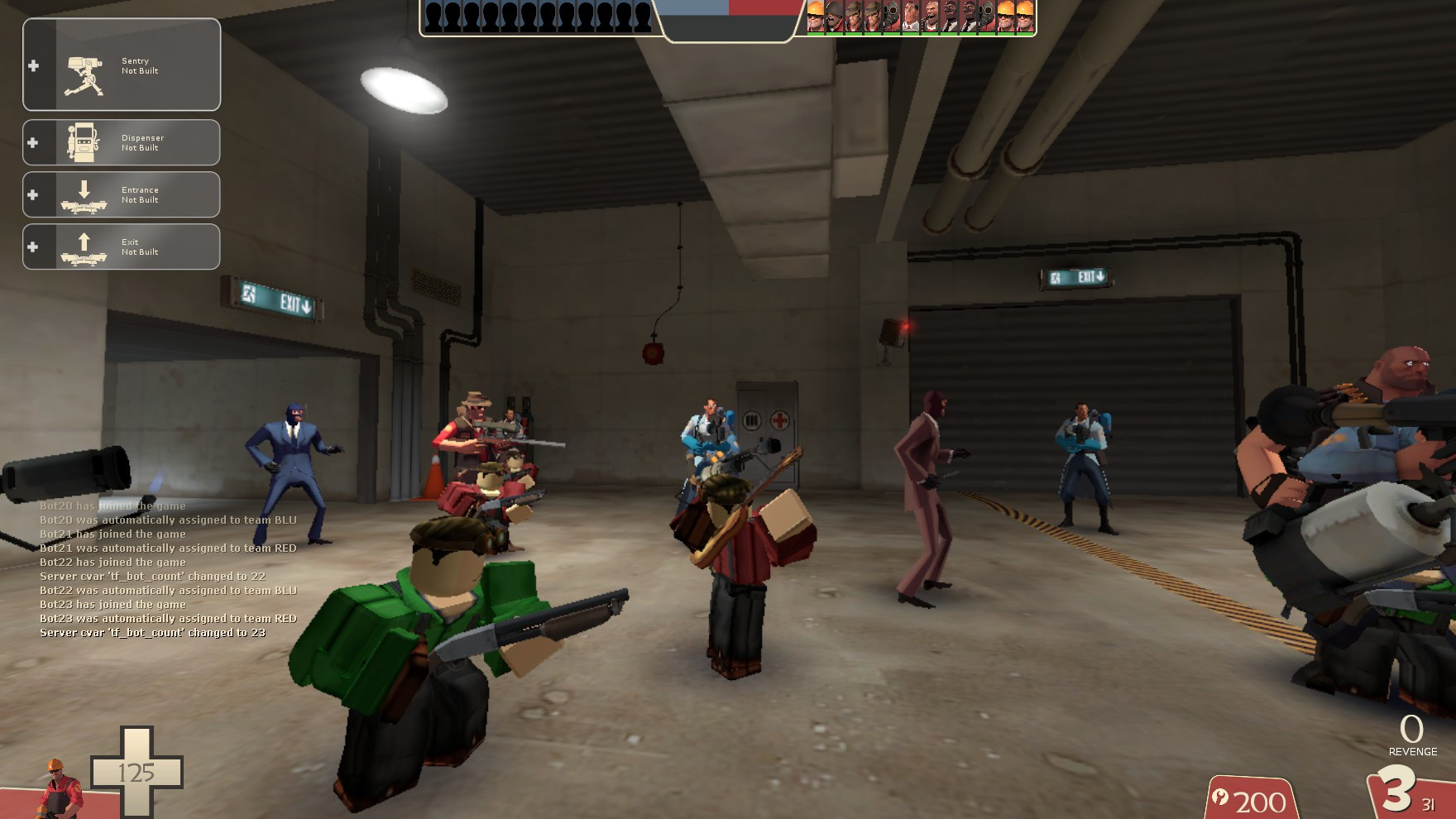
Task: Toggle the plus on the Dispenser panel
Action: (x=32, y=141)
